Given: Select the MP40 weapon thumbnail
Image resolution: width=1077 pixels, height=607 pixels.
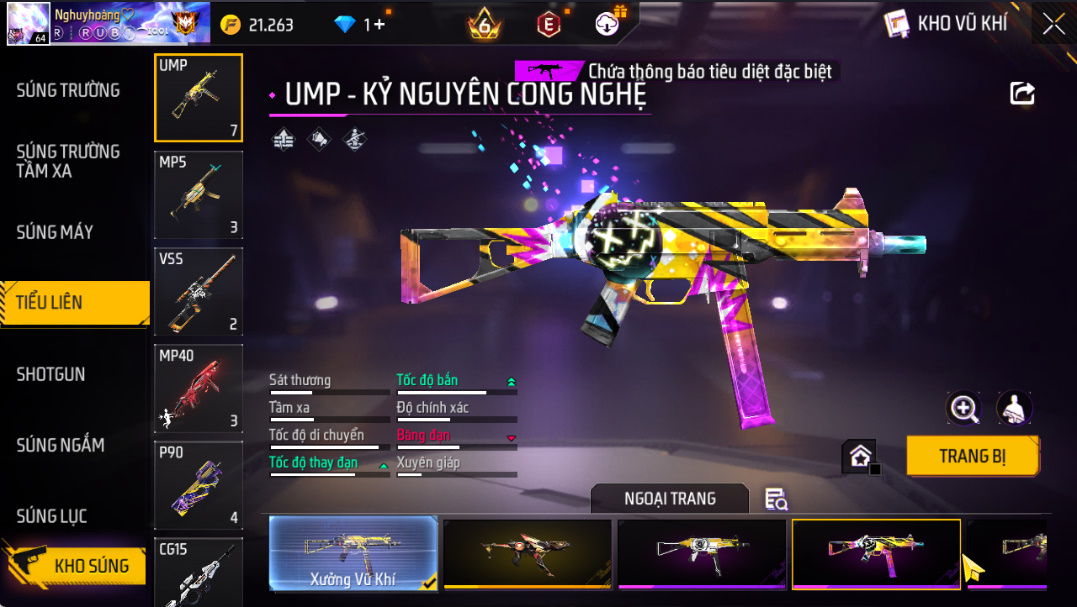Looking at the screenshot, I should [198, 388].
